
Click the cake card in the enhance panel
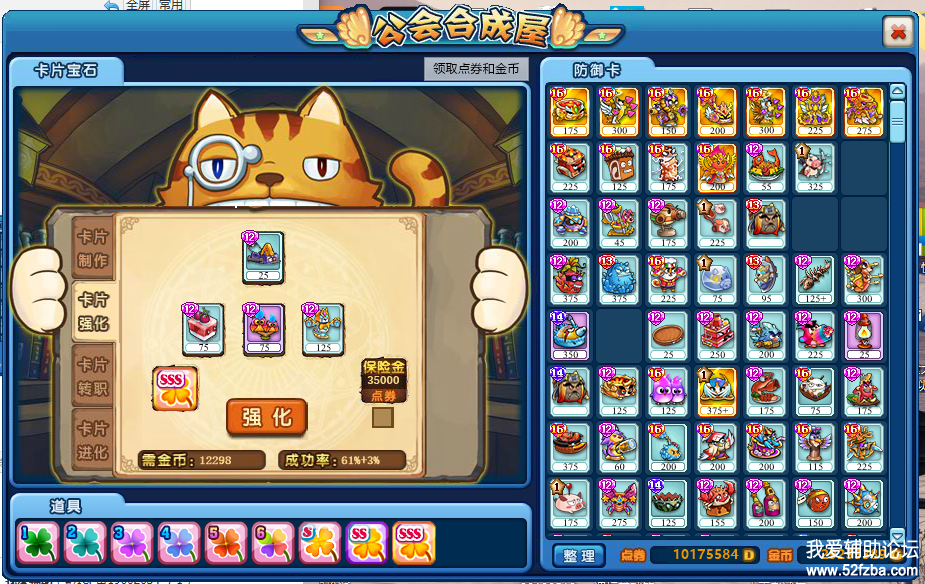pos(203,329)
